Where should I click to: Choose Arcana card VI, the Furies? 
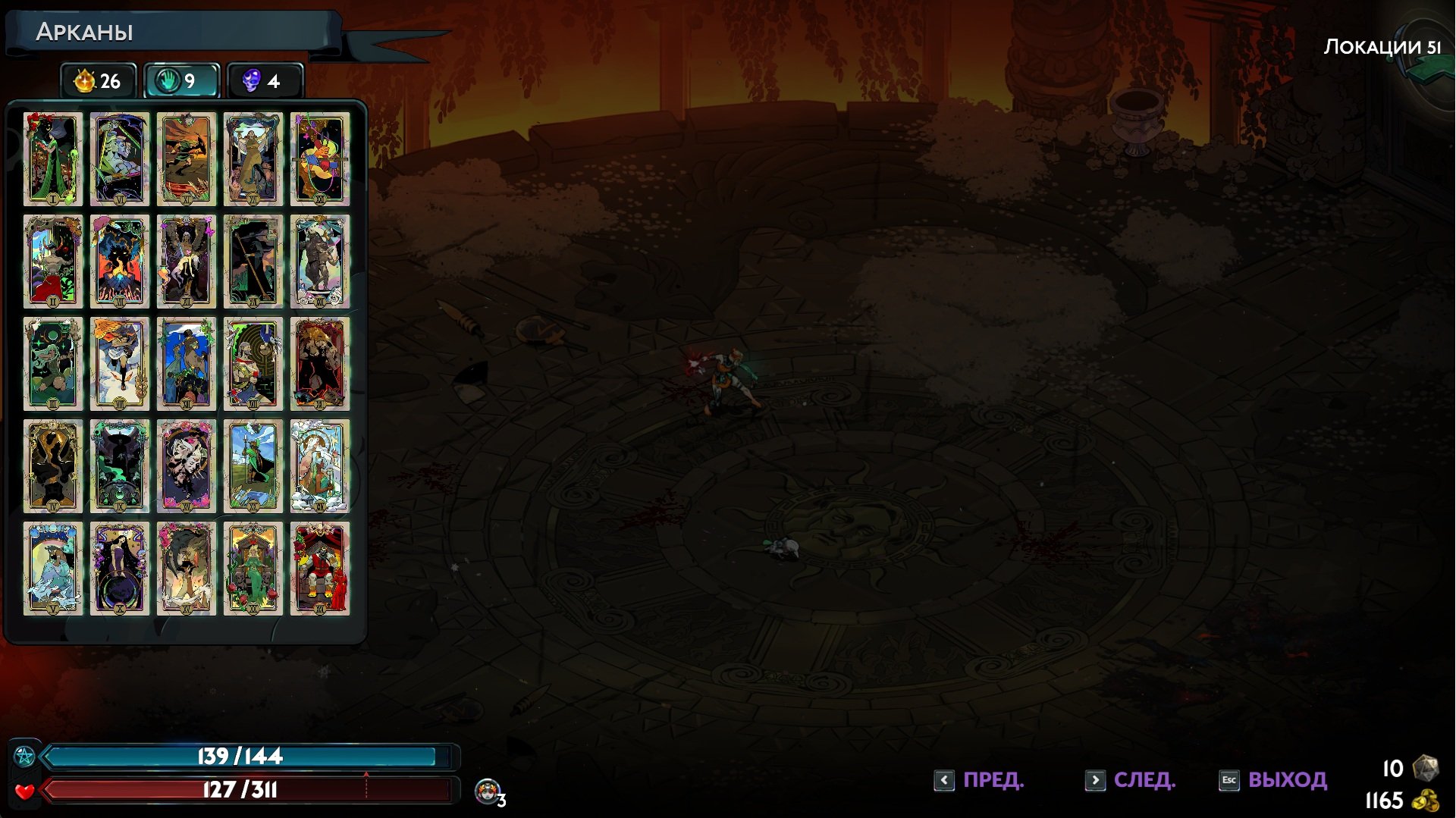[x=119, y=159]
